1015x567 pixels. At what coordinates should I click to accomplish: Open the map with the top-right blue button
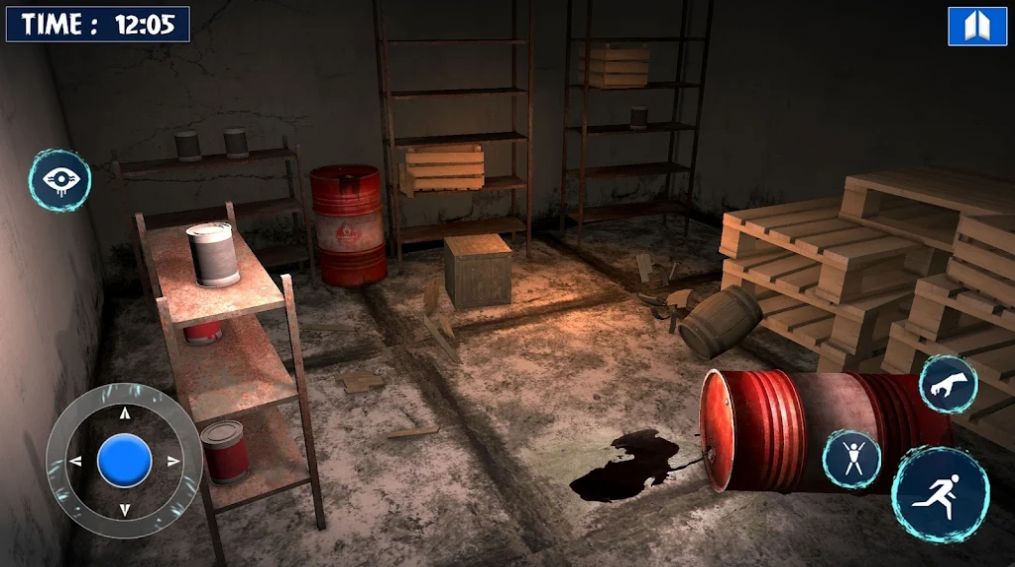(977, 26)
